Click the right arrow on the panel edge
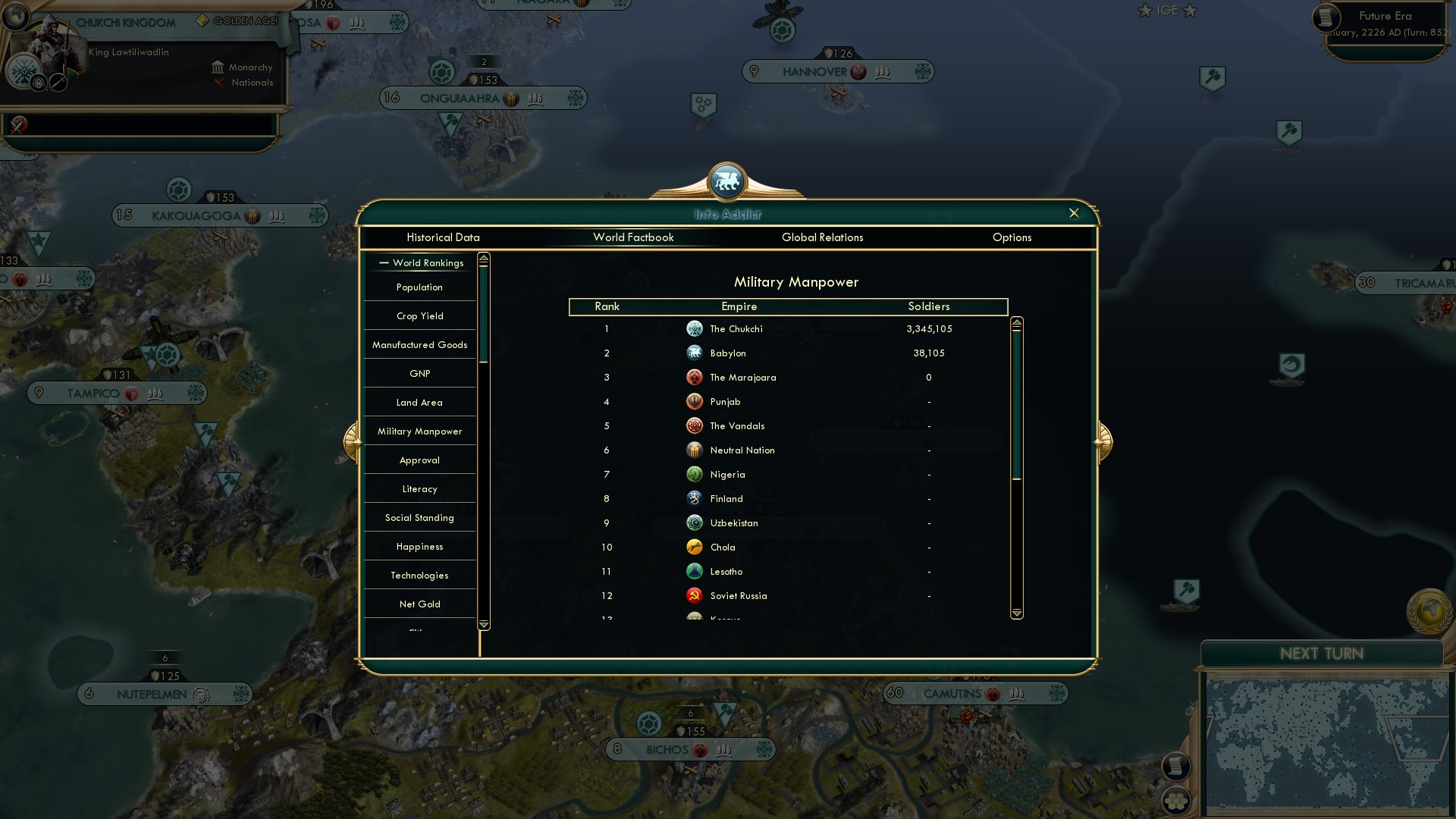1456x819 pixels. (1101, 441)
